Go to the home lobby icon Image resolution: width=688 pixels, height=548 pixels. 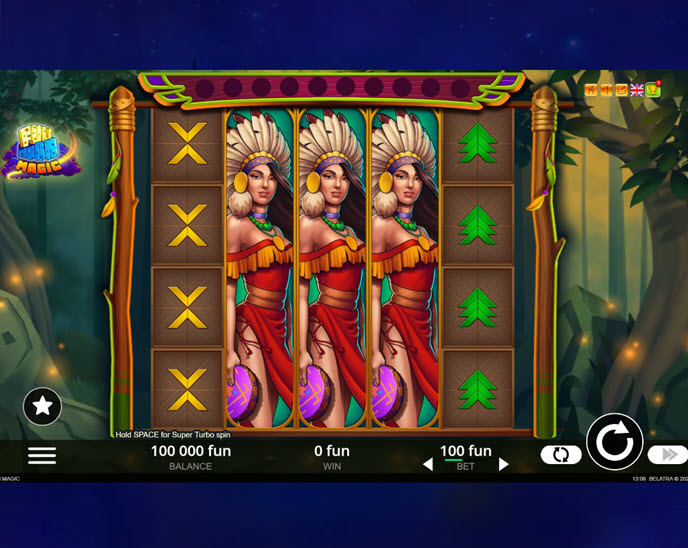[591, 90]
